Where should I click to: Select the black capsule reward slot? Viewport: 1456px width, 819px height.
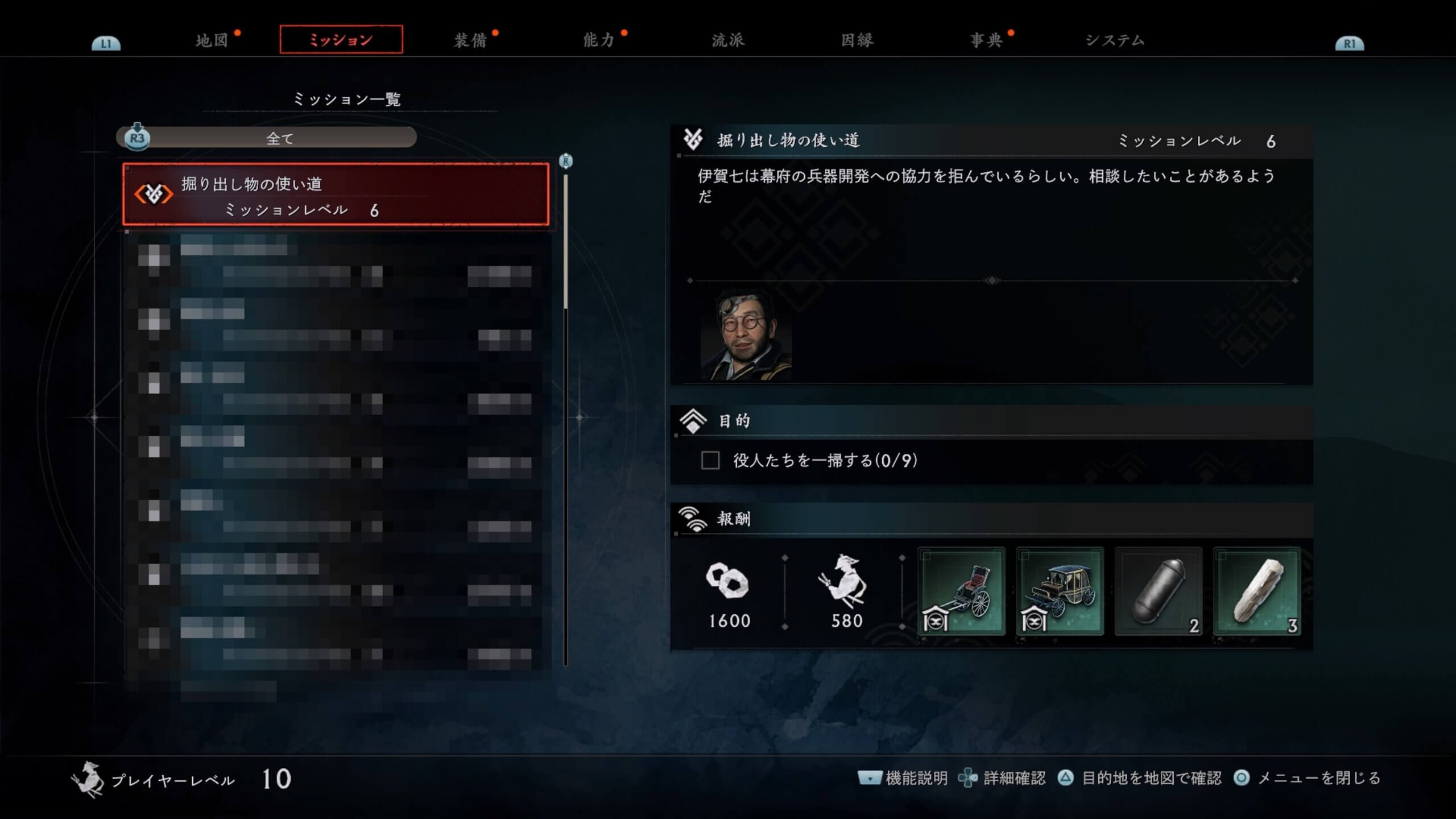[1159, 591]
